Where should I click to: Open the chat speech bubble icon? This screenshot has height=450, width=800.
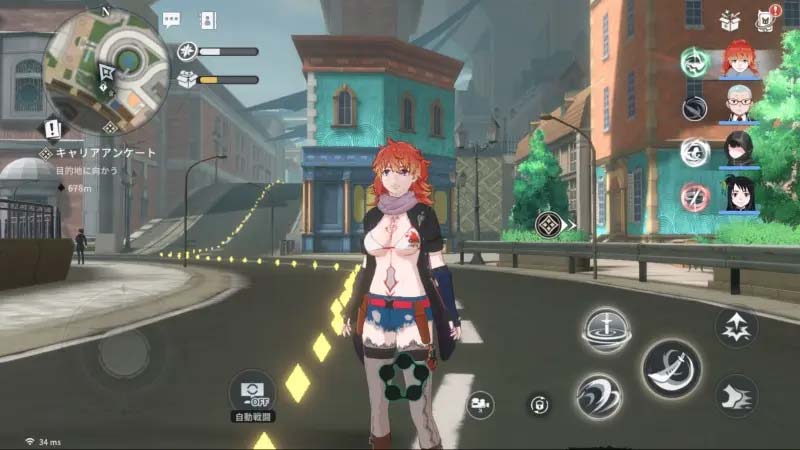(x=171, y=19)
